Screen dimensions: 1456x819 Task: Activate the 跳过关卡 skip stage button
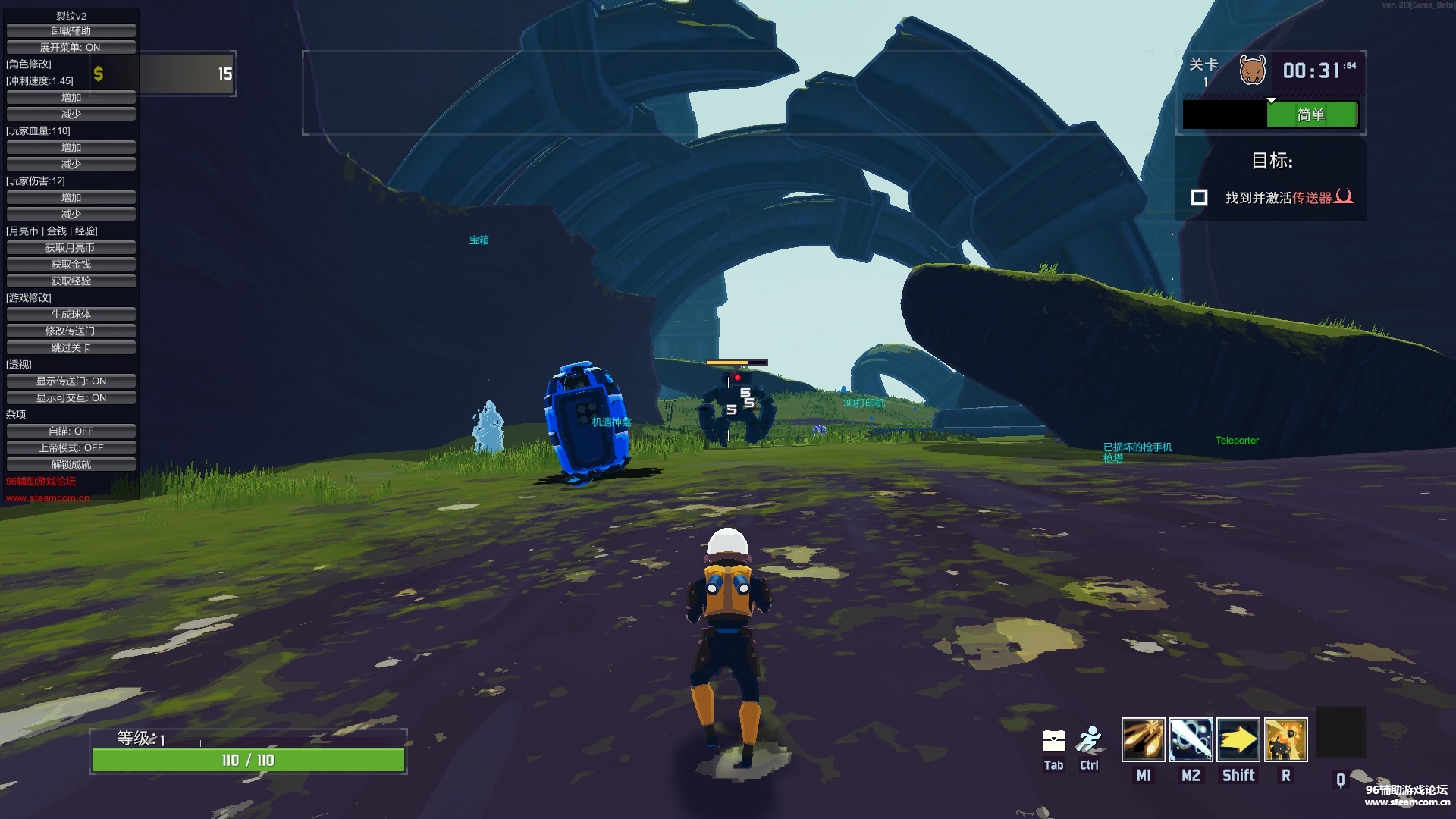coord(71,348)
